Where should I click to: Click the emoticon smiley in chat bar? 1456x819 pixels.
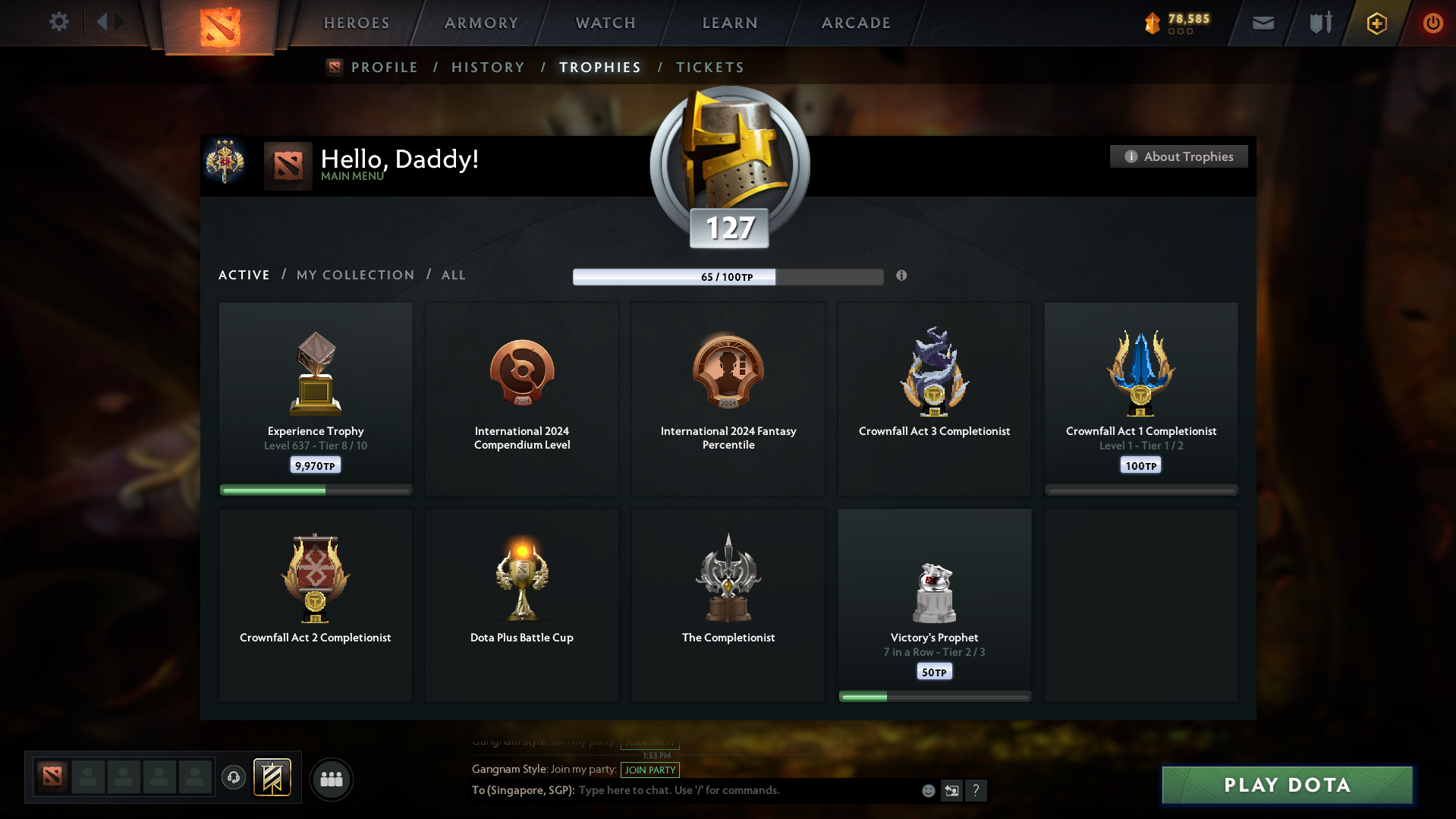(x=927, y=790)
